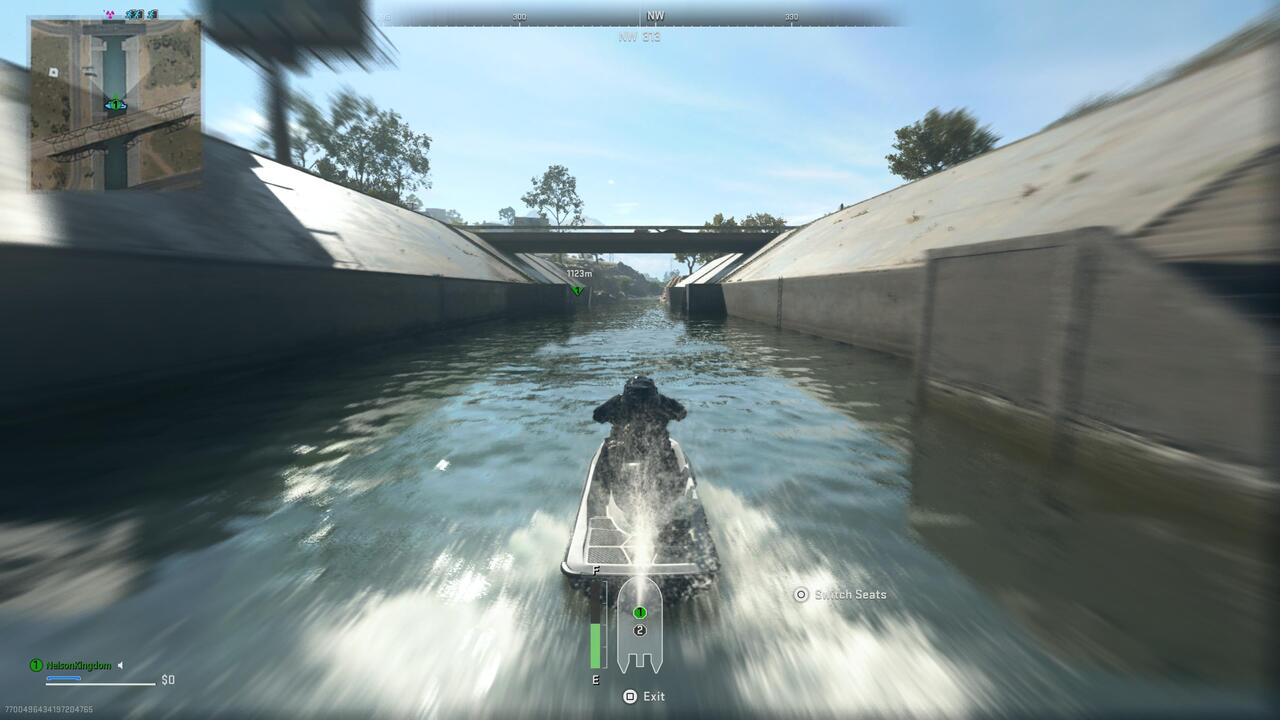Click the circle icon next to Switch Seats
This screenshot has width=1280, height=720.
(800, 594)
